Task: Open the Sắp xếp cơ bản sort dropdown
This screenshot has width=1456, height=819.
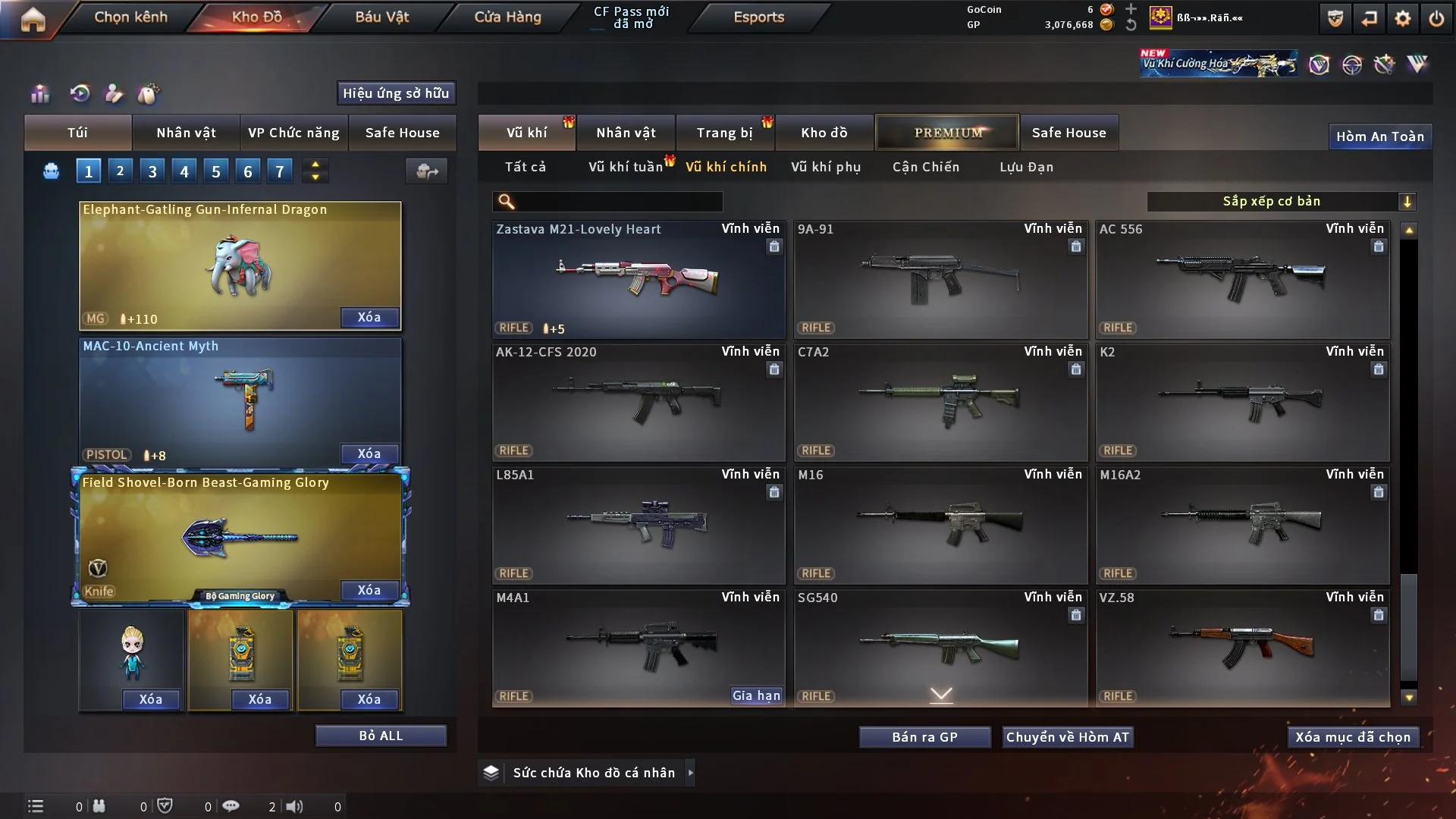Action: [1281, 201]
